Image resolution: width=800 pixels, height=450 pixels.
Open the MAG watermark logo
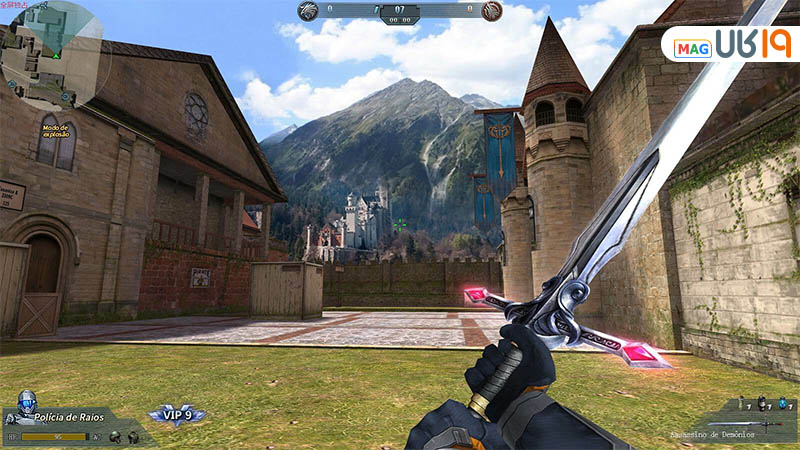click(731, 45)
